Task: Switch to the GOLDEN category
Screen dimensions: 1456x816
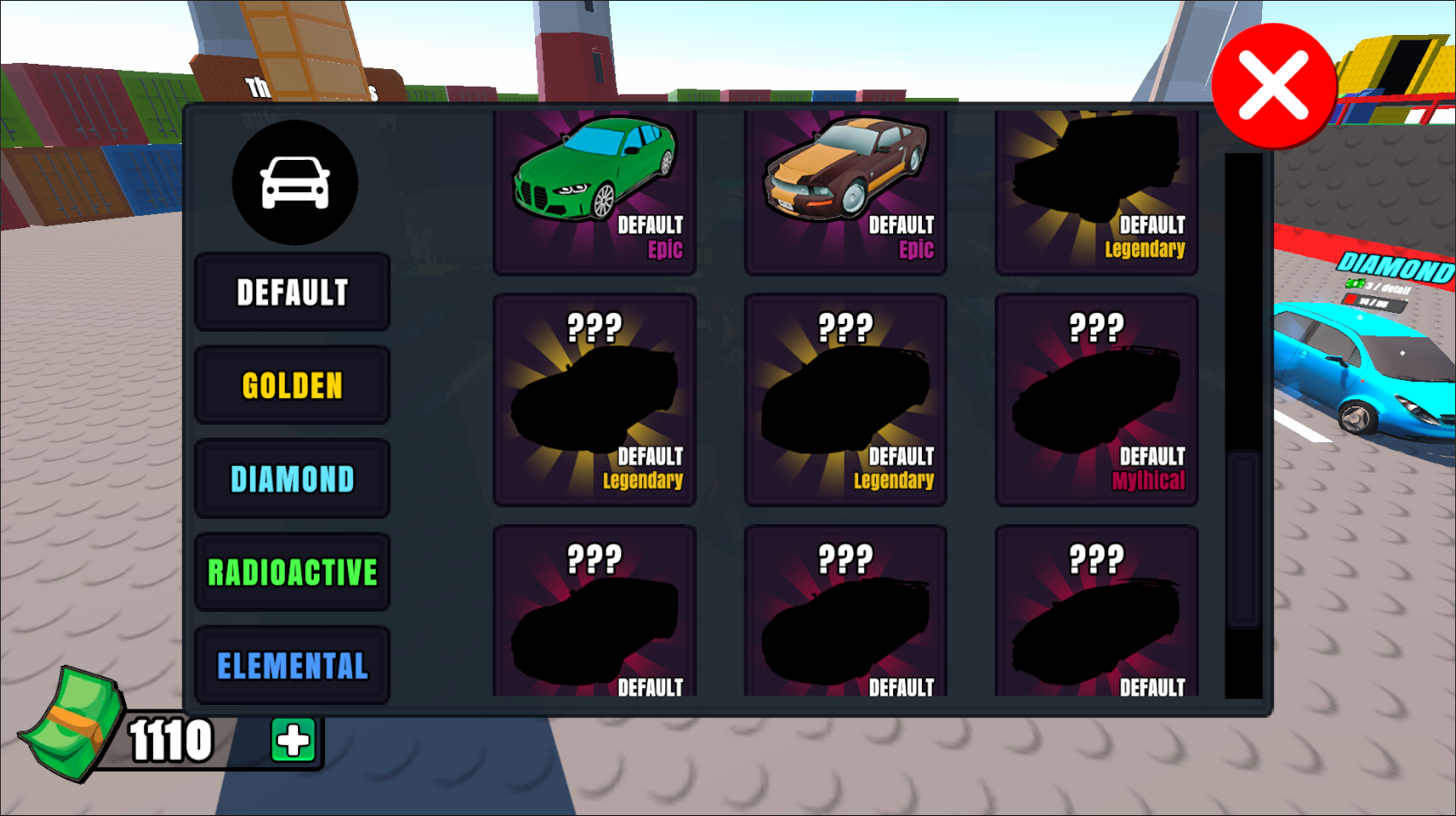Action: coord(291,385)
